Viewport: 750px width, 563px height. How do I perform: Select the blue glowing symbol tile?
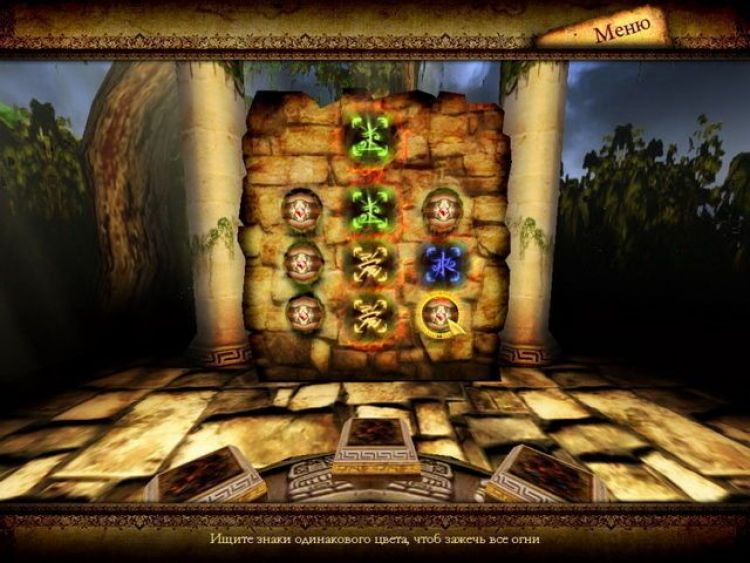click(x=440, y=263)
